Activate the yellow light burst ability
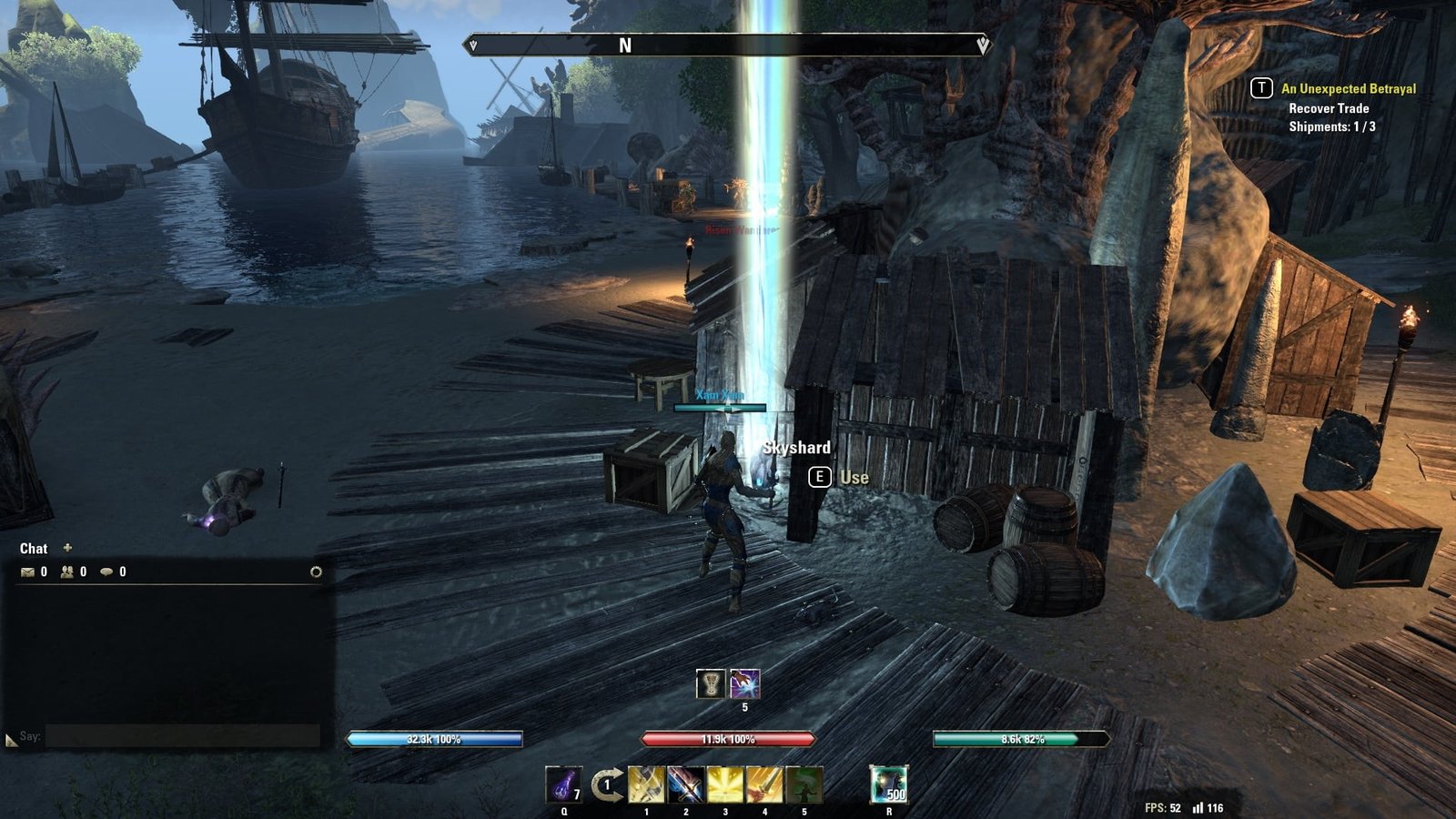Screen dimensions: 1456x819 coord(725,784)
